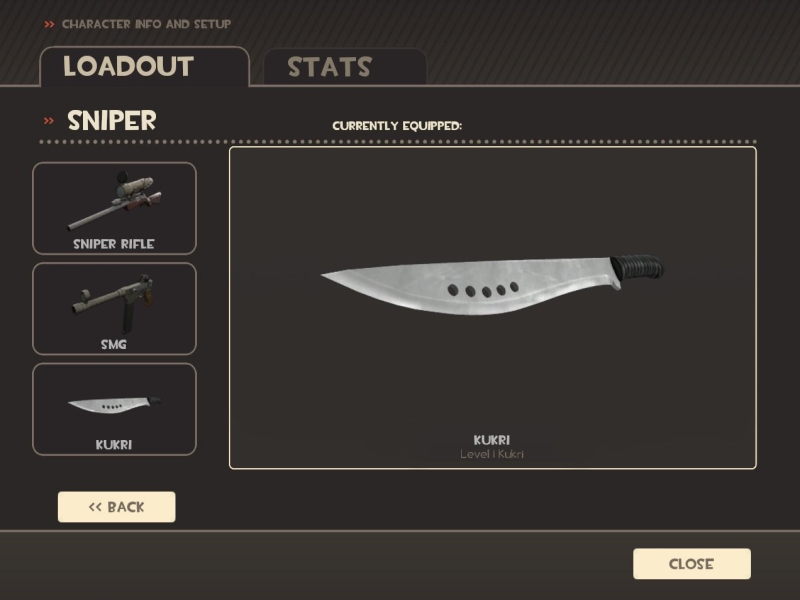This screenshot has height=600, width=800.
Task: Click the currently equipped Kukri panel
Action: click(492, 307)
